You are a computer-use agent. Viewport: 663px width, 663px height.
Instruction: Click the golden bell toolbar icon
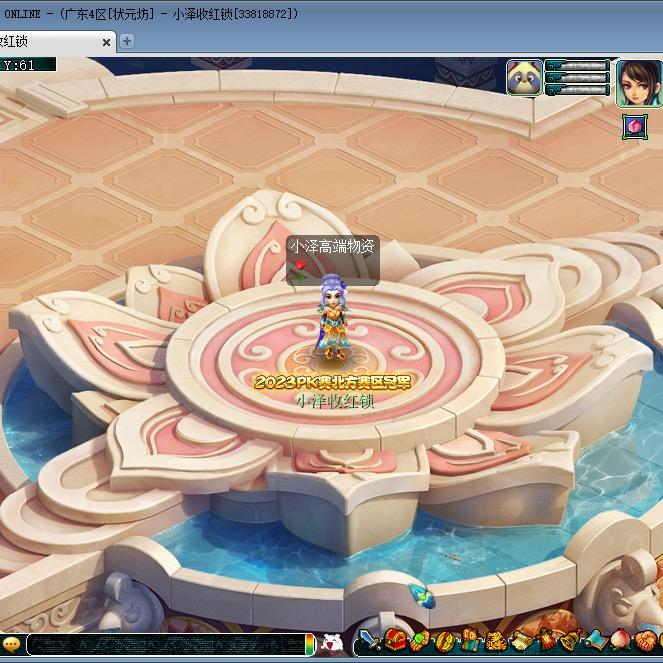point(570,641)
